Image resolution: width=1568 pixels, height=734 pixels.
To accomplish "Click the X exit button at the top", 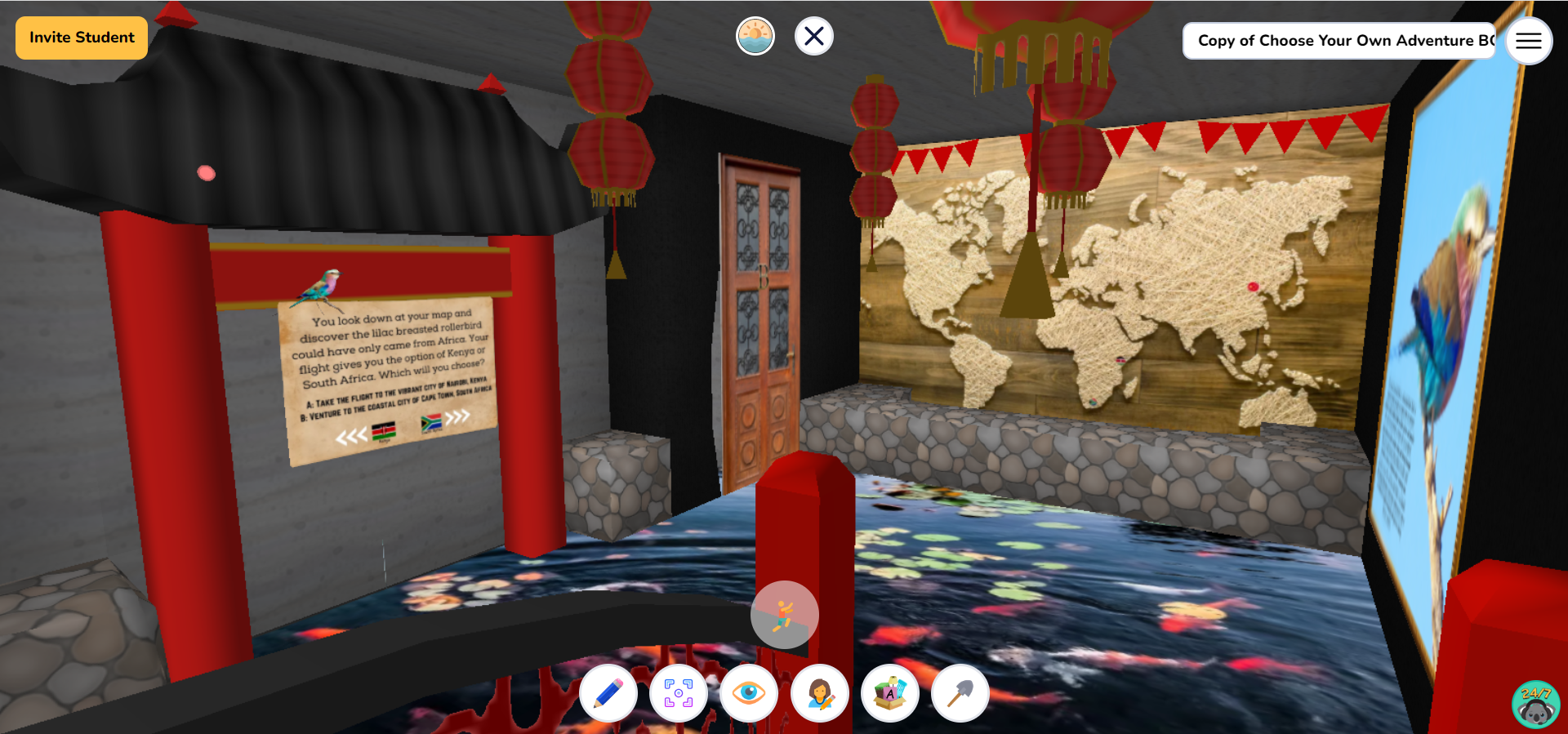I will point(813,35).
